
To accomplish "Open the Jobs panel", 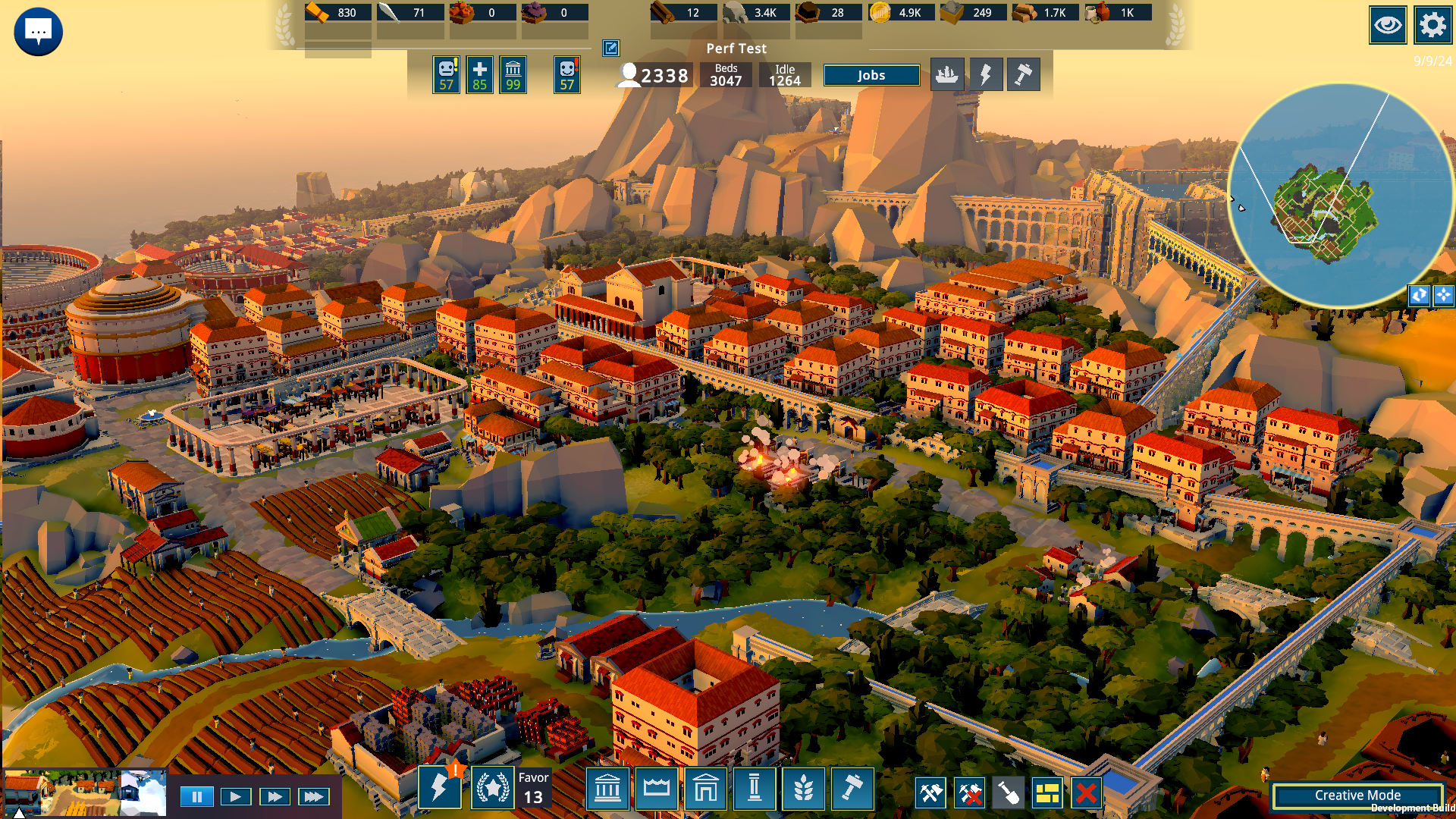I will pyautogui.click(x=871, y=75).
